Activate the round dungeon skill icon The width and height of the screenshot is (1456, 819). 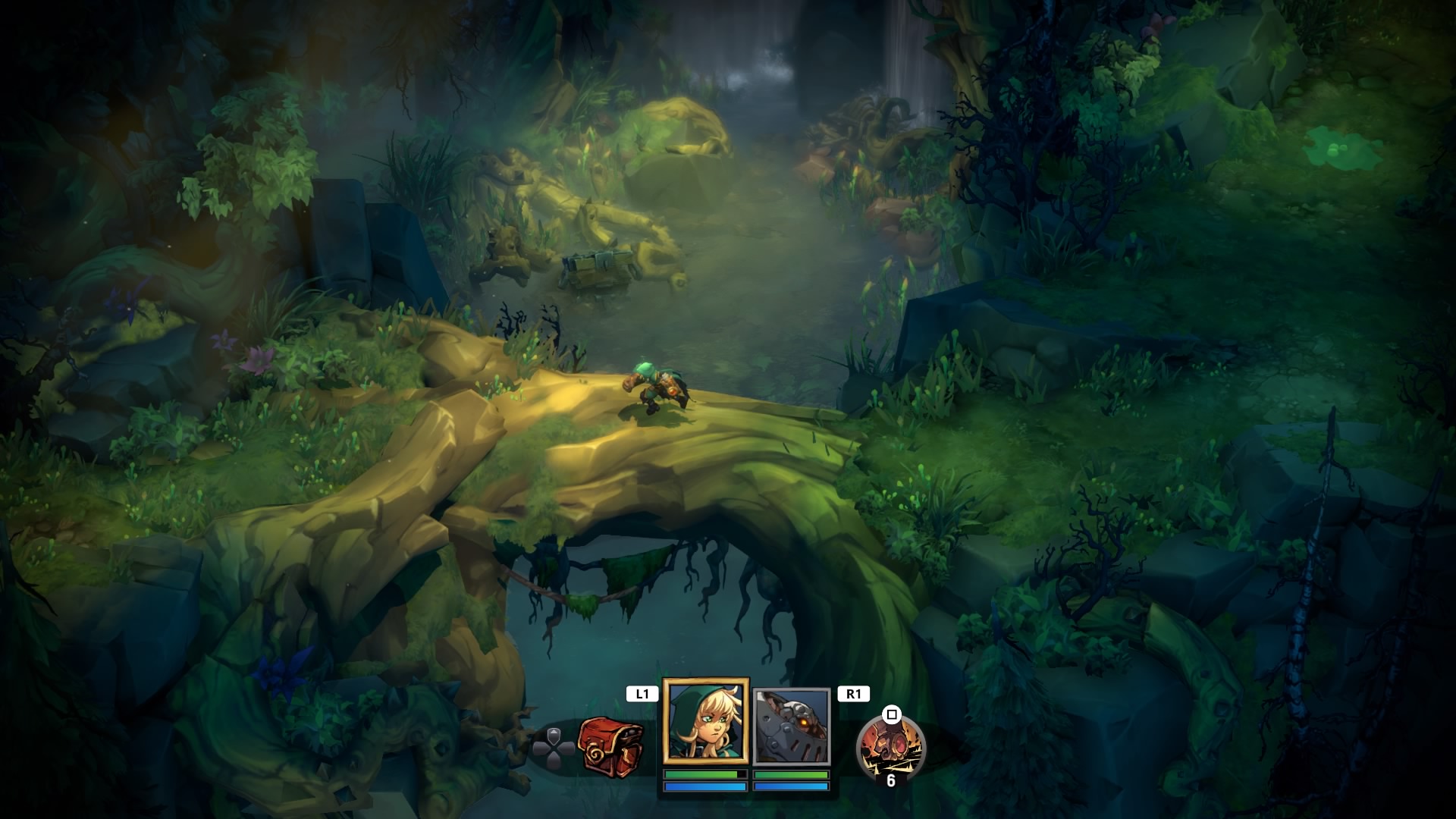click(890, 747)
